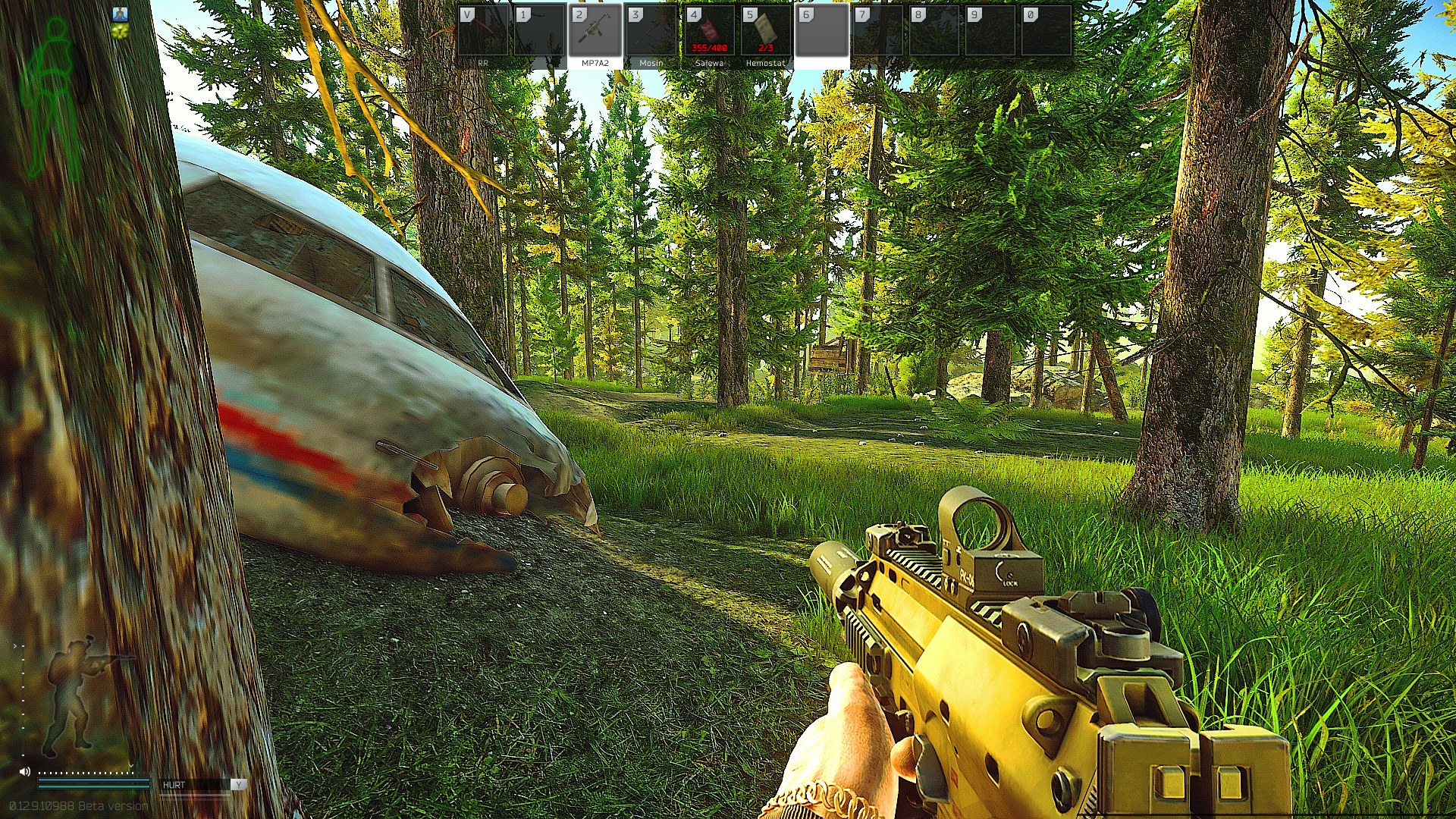Viewport: 1456px width, 819px height.
Task: Click the meditating figure status icon
Action: click(120, 14)
